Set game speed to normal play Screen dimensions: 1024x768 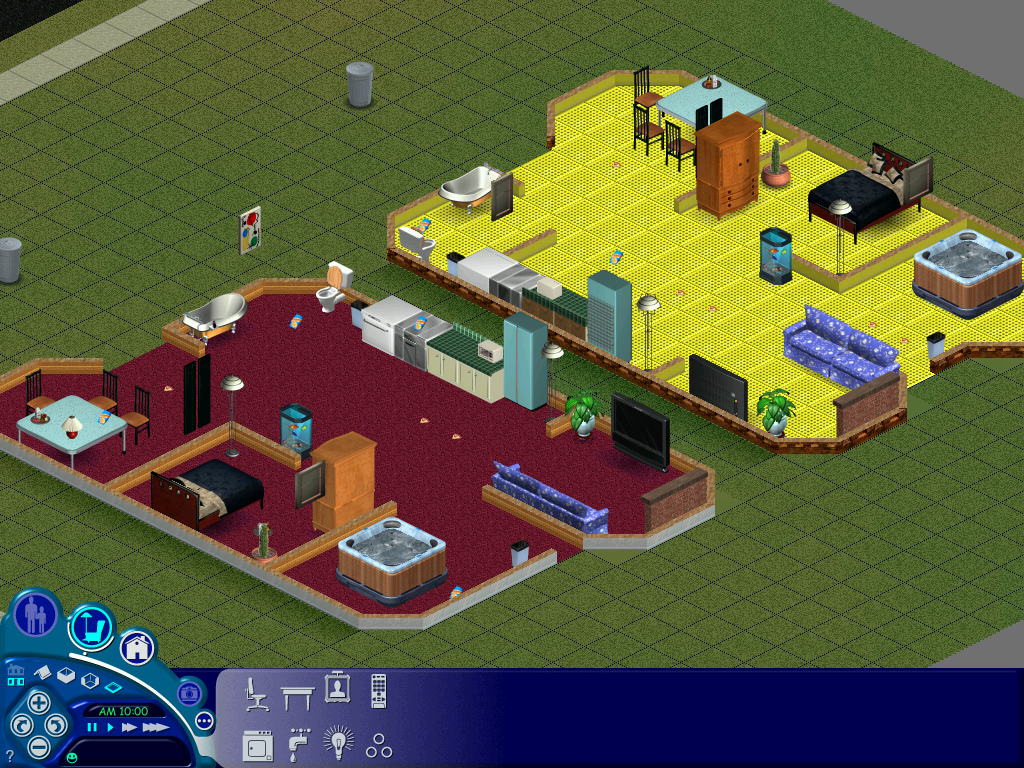[110, 728]
